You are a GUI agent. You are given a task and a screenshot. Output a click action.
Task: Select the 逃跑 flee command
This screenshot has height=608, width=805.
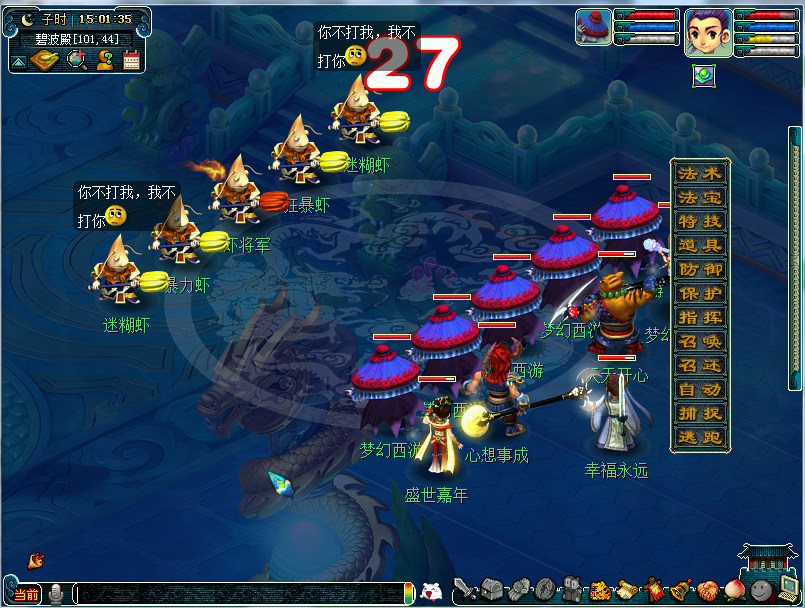[700, 437]
